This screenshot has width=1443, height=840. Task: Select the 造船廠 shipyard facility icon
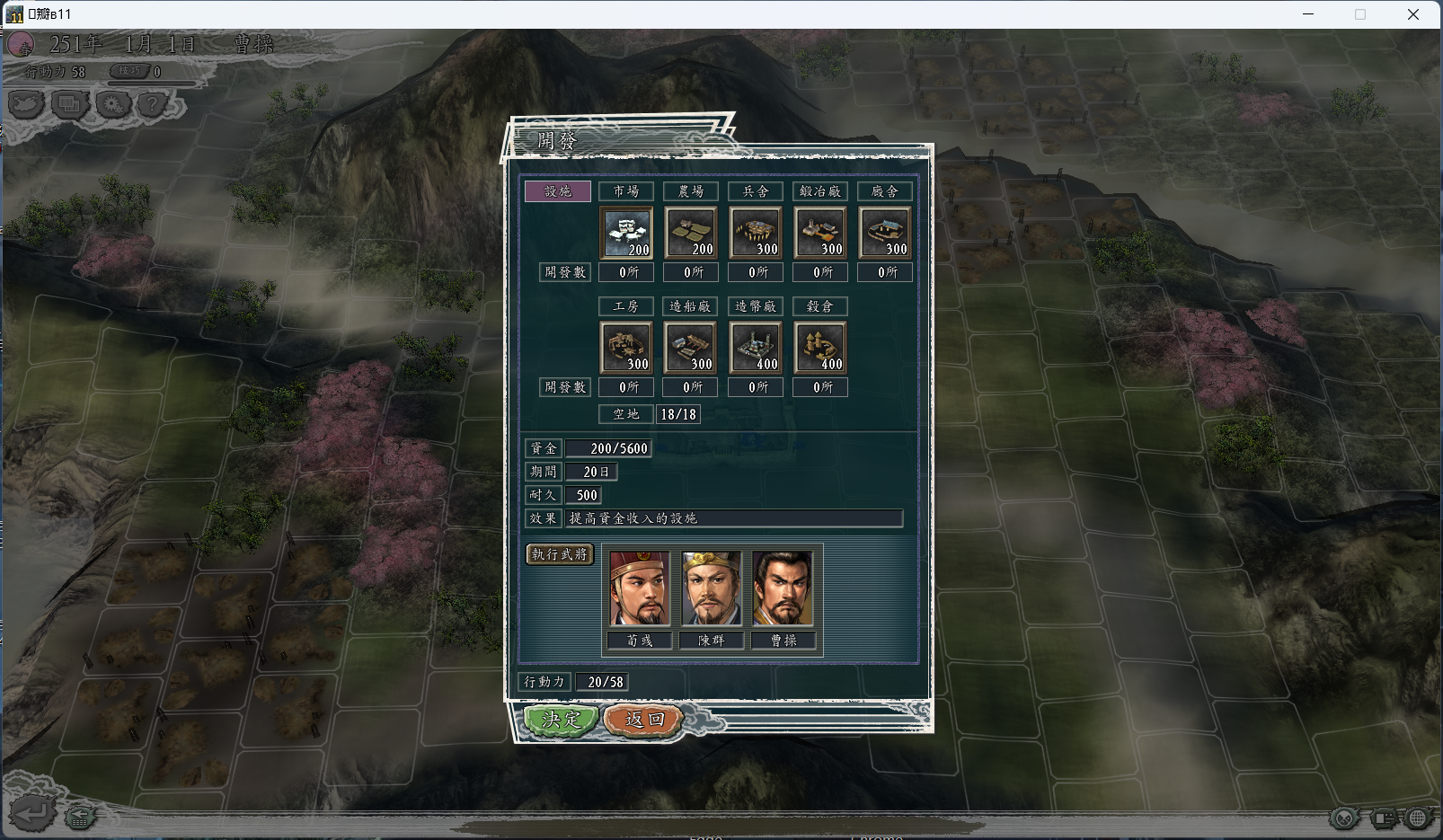tap(691, 348)
